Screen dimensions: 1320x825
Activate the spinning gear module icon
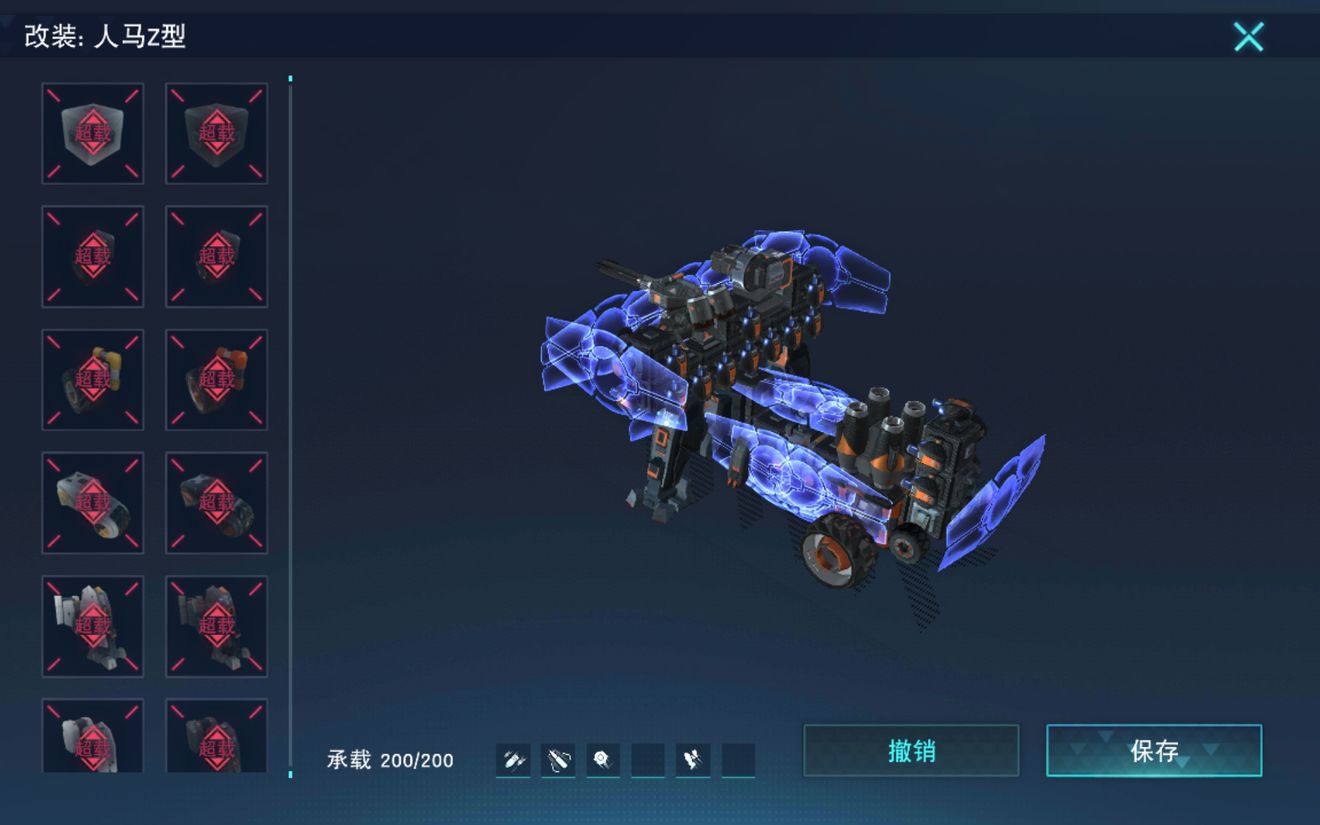coord(602,761)
